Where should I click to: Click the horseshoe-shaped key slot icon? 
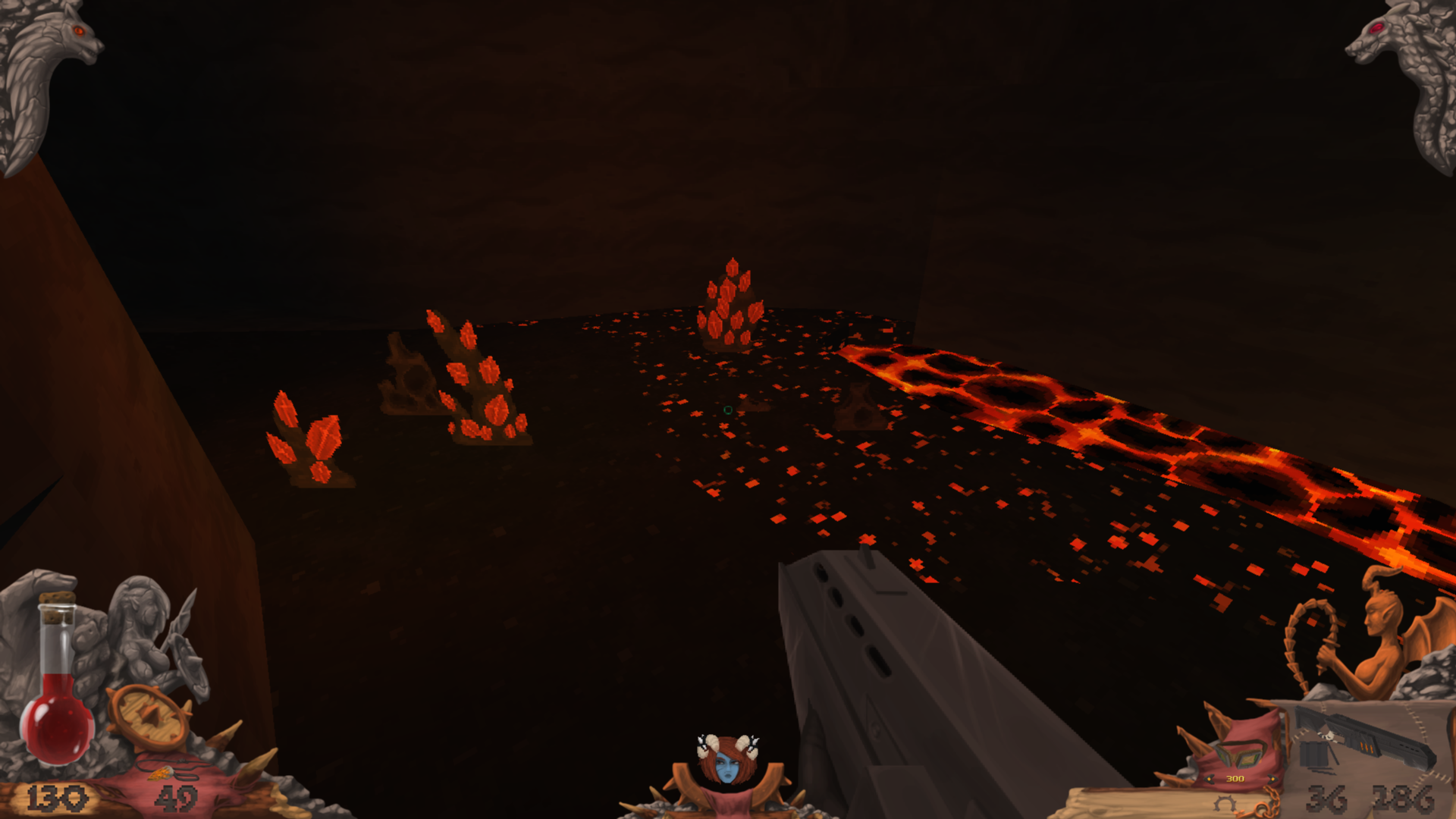(x=1222, y=804)
